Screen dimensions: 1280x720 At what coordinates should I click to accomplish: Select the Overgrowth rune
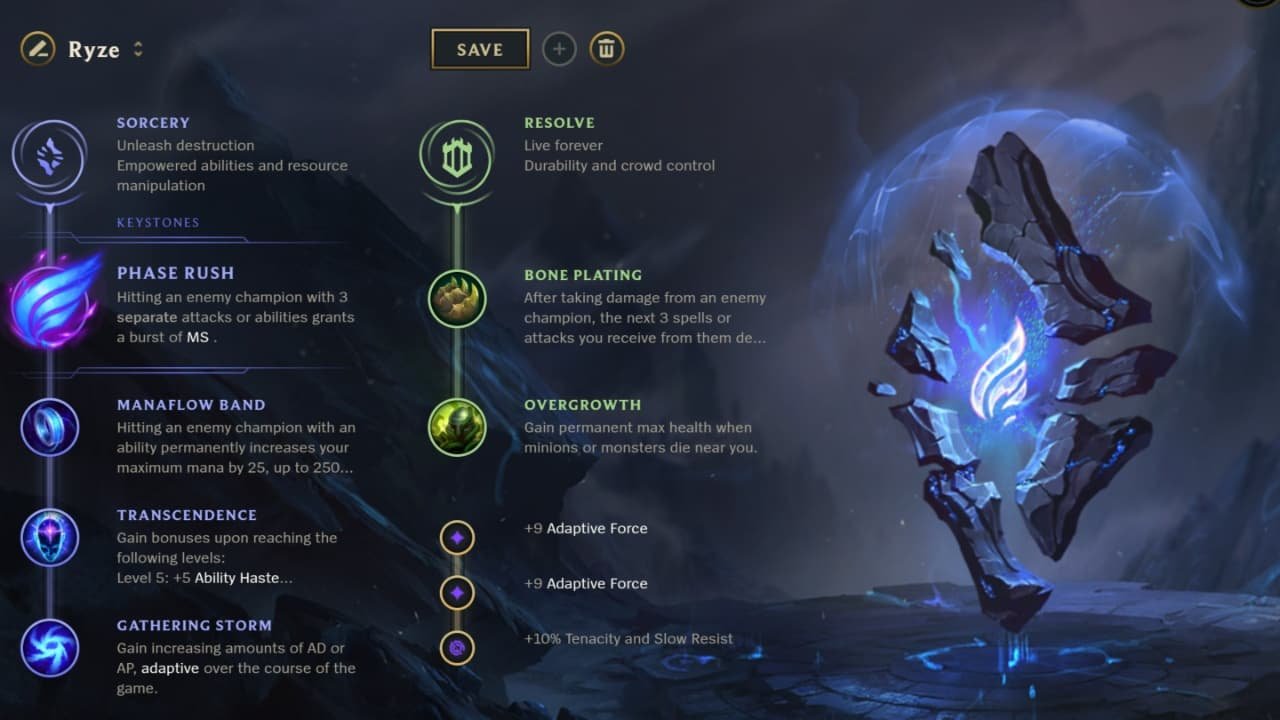tap(457, 428)
